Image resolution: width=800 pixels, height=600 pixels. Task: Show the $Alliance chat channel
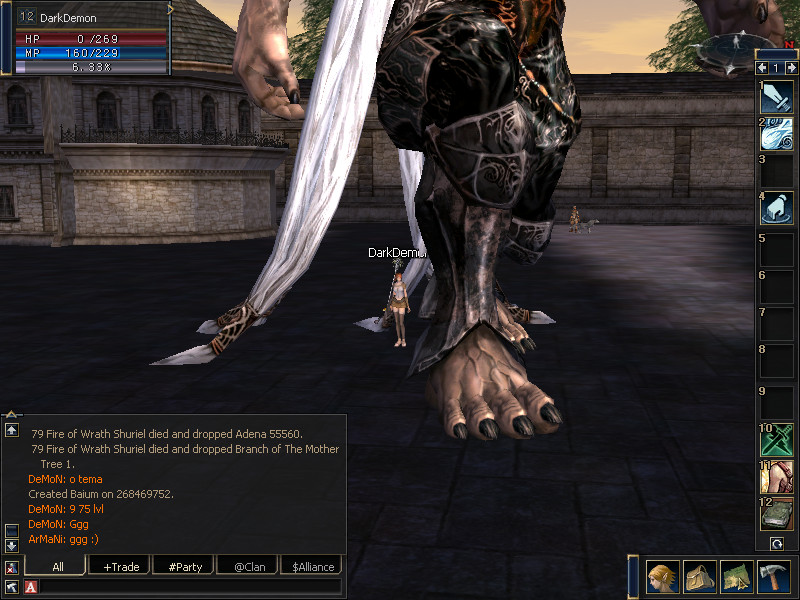click(312, 566)
